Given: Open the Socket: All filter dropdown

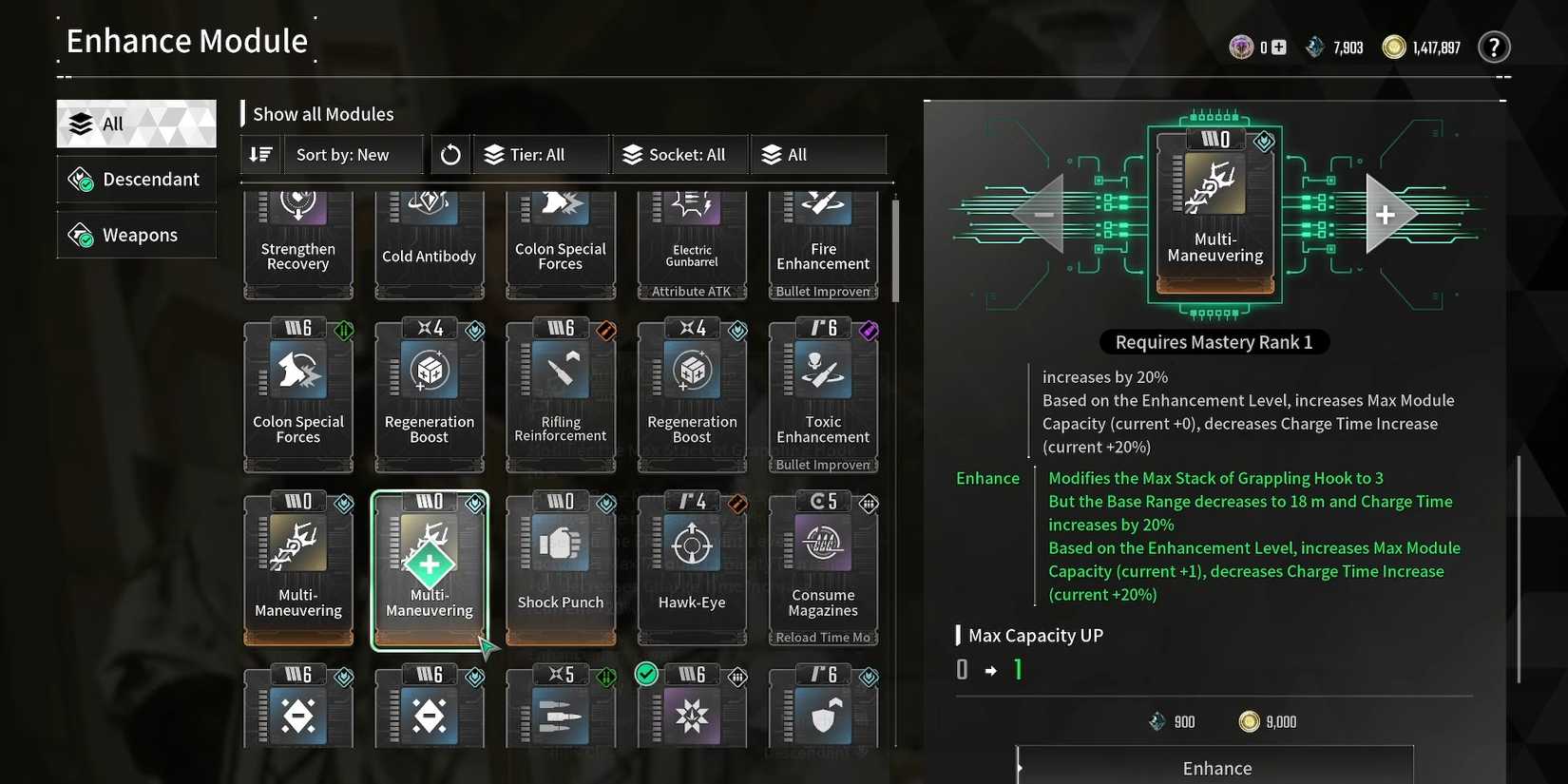Looking at the screenshot, I should pyautogui.click(x=679, y=154).
